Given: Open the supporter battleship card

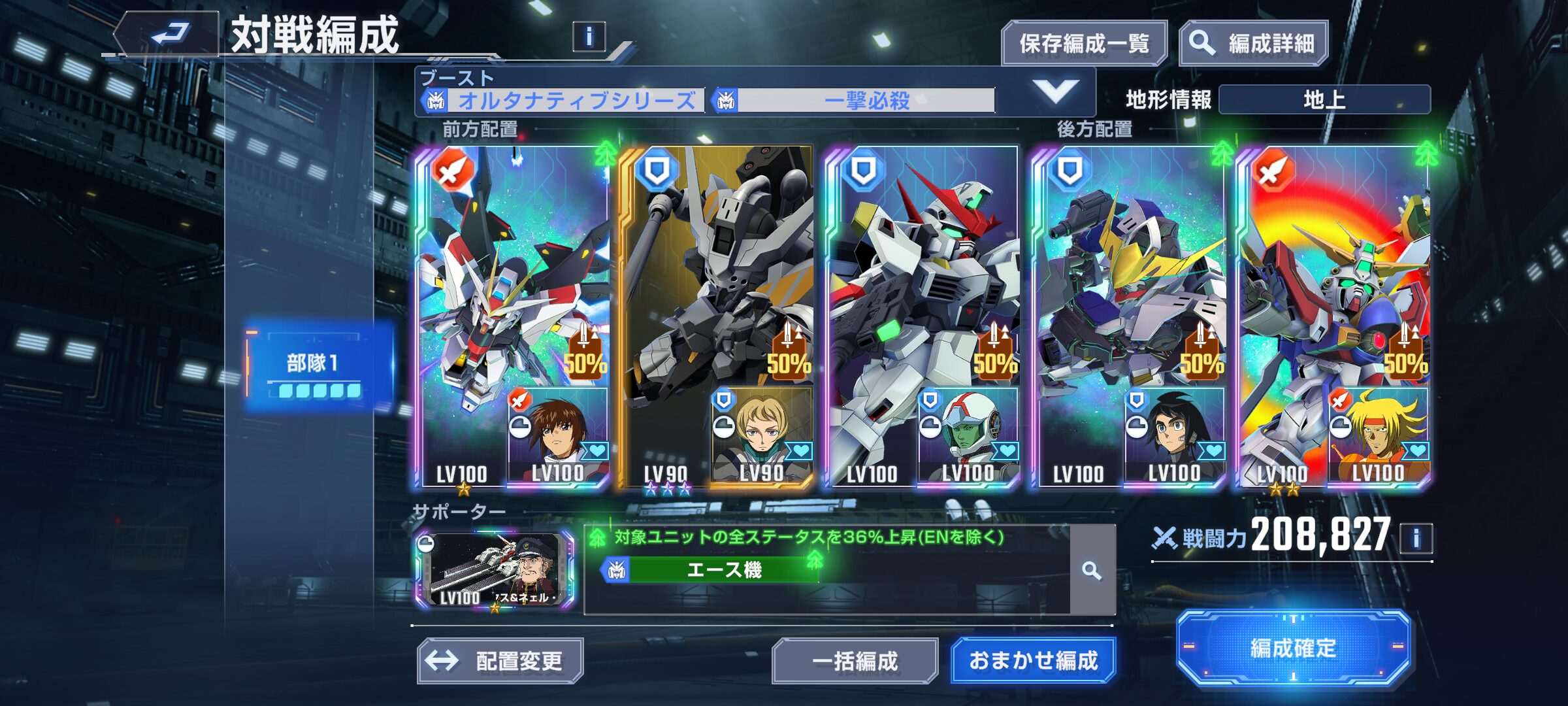Looking at the screenshot, I should tap(495, 570).
